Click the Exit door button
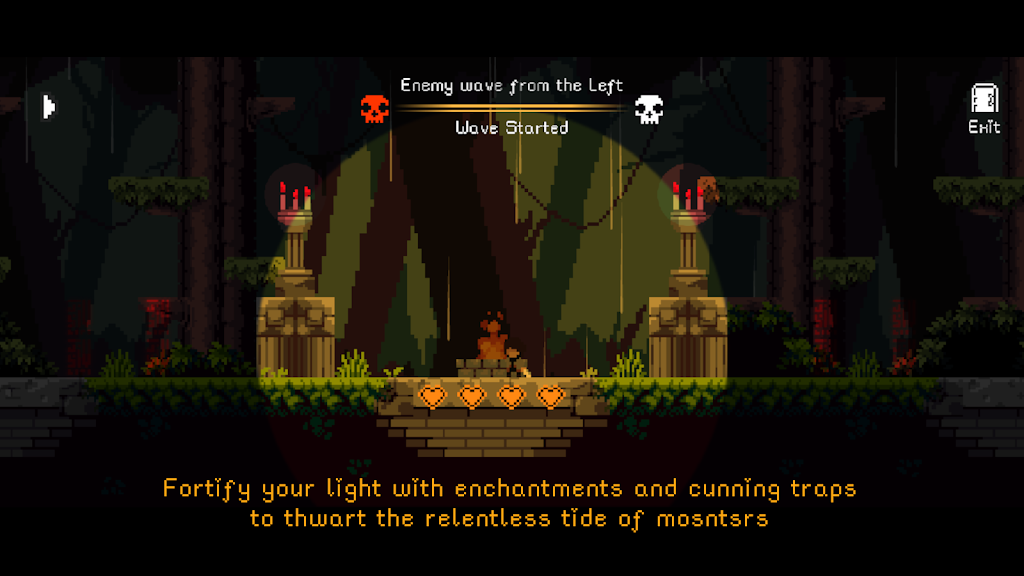Screen dimensions: 1024x576 tap(984, 108)
